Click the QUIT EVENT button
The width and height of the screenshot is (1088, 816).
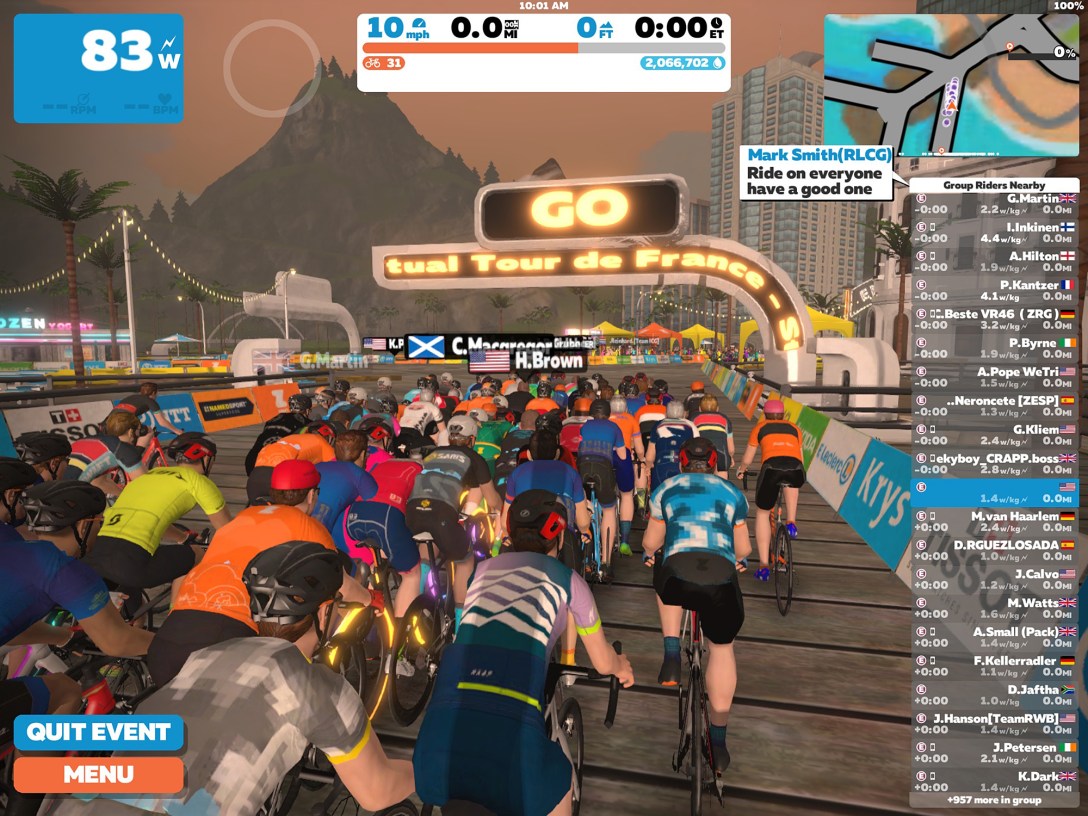point(99,732)
